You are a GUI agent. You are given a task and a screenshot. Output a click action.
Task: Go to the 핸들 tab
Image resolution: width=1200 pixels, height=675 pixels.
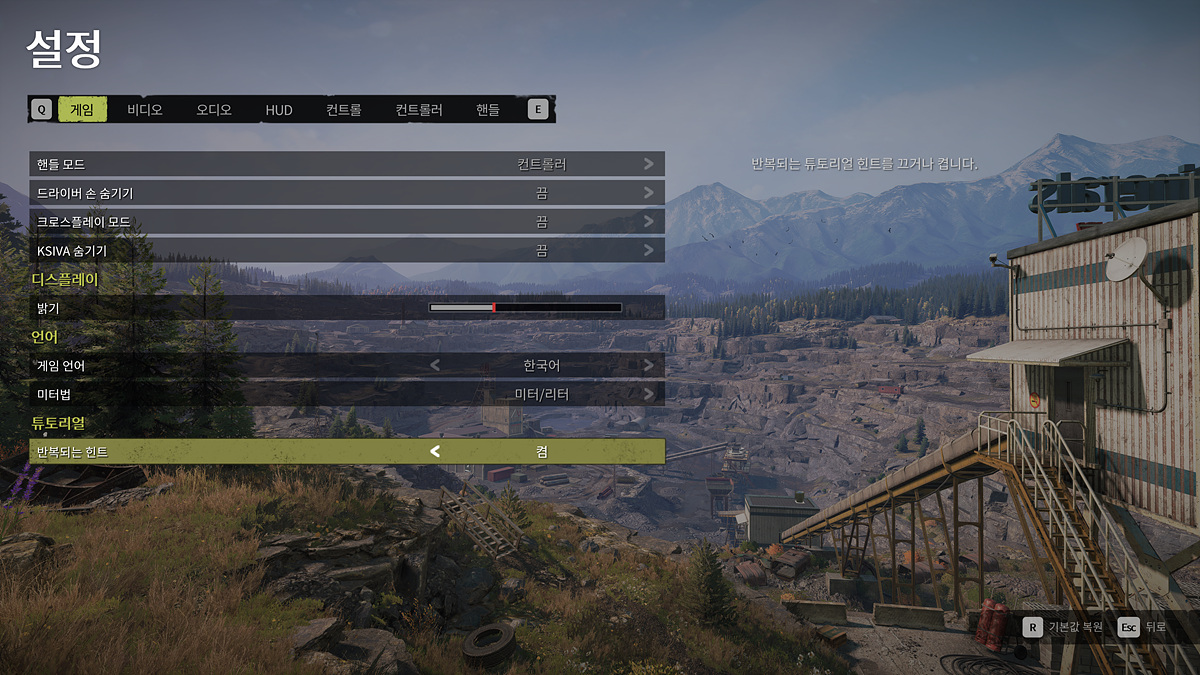pyautogui.click(x=488, y=110)
